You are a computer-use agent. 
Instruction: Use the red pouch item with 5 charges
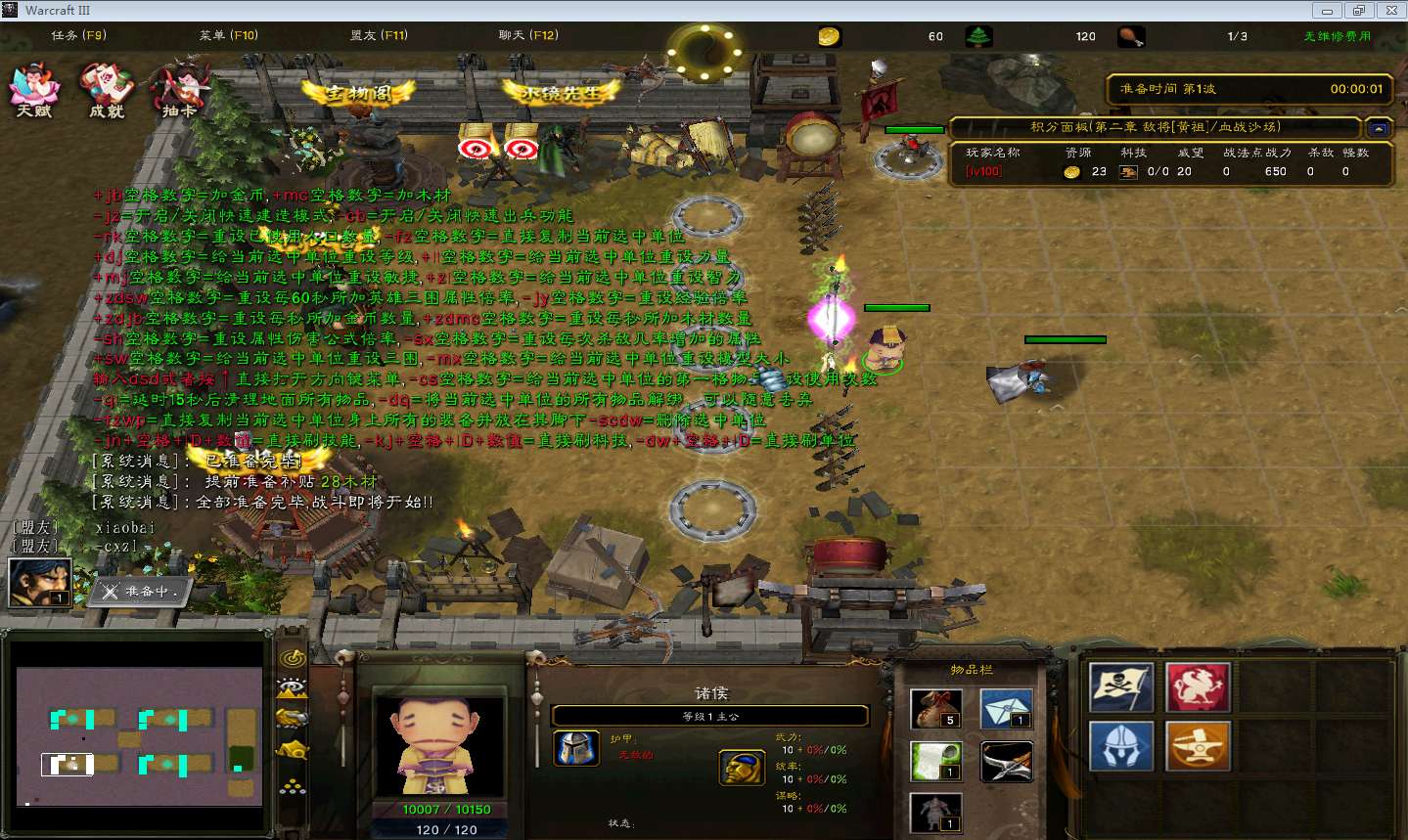935,709
